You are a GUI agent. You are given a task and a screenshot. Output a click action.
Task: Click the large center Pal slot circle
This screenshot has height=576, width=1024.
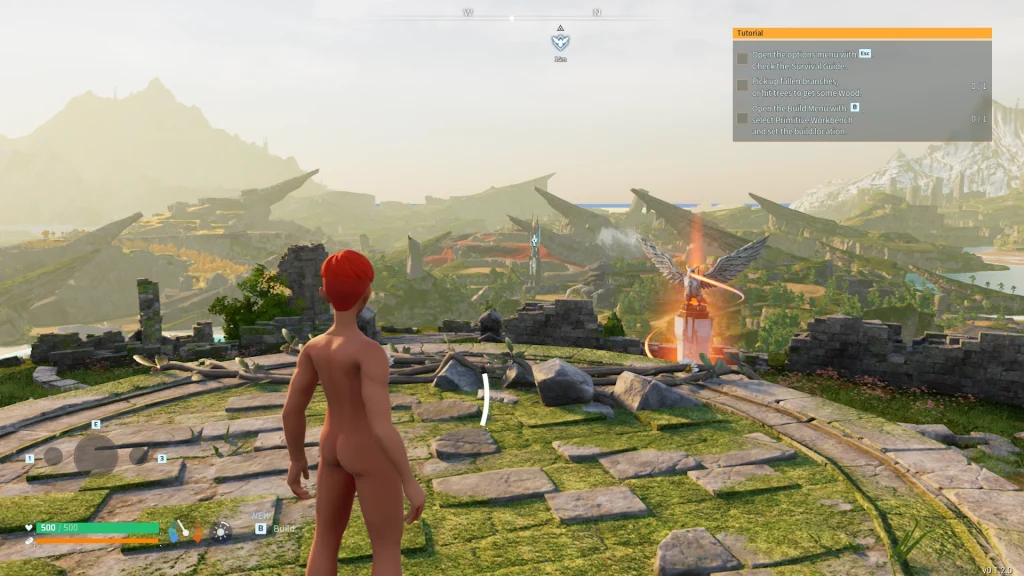96,454
